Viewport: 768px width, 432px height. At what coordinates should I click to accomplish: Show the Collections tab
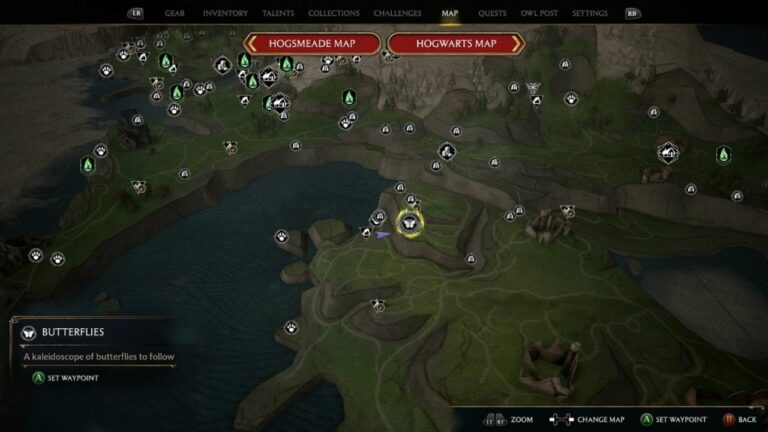334,14
